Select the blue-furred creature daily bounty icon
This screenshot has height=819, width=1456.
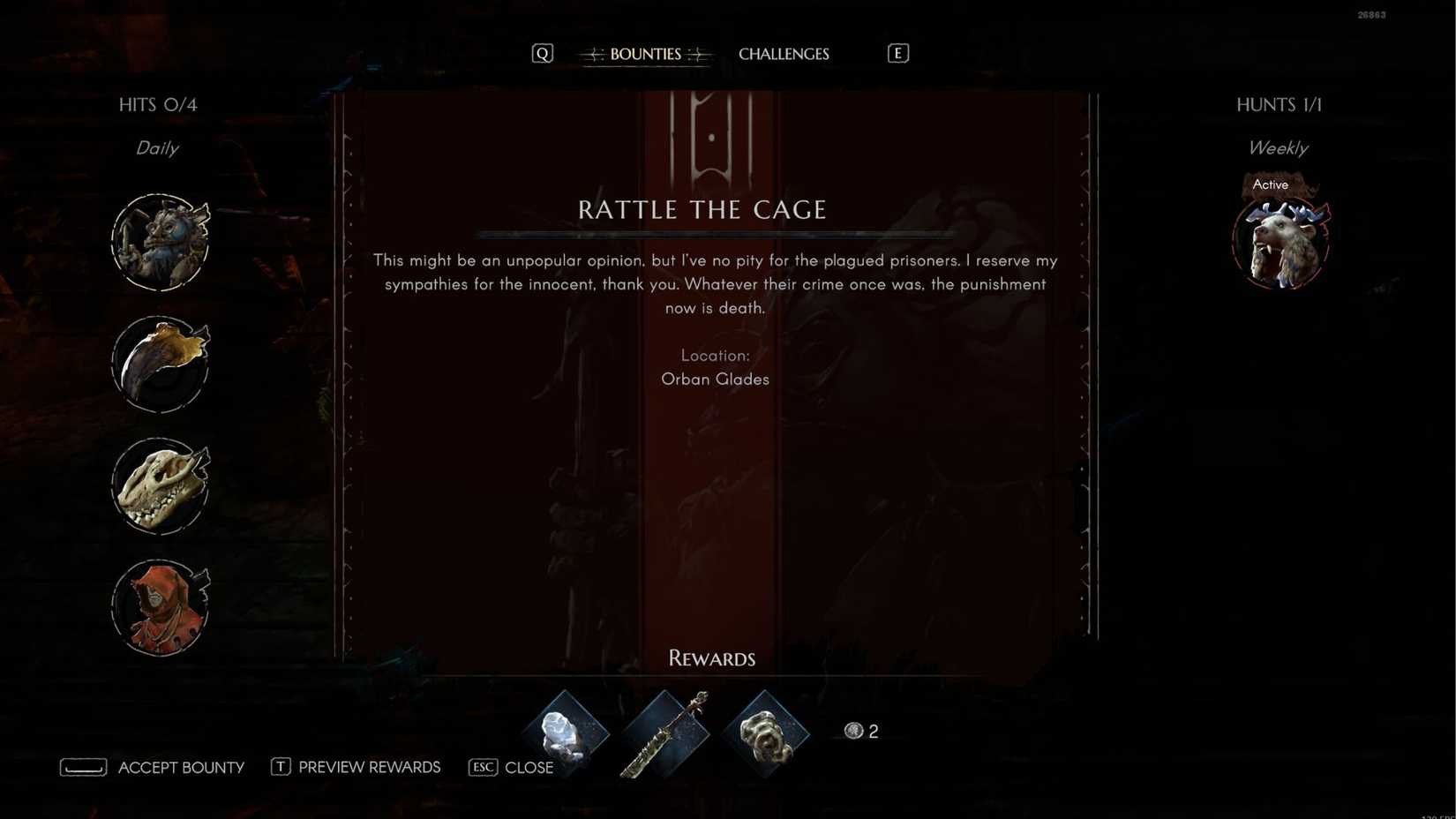tap(161, 240)
